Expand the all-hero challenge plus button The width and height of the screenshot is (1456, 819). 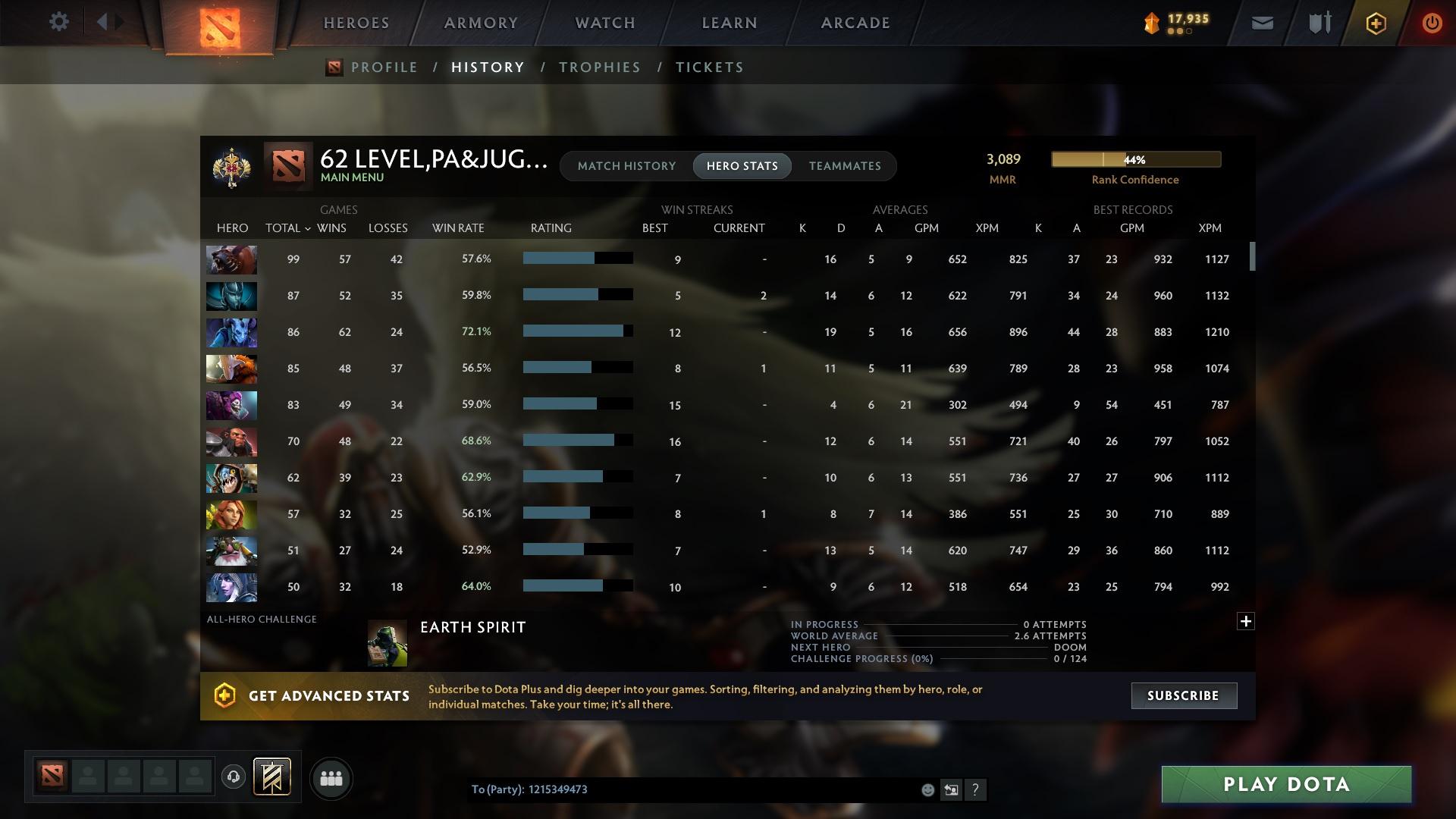tap(1246, 621)
